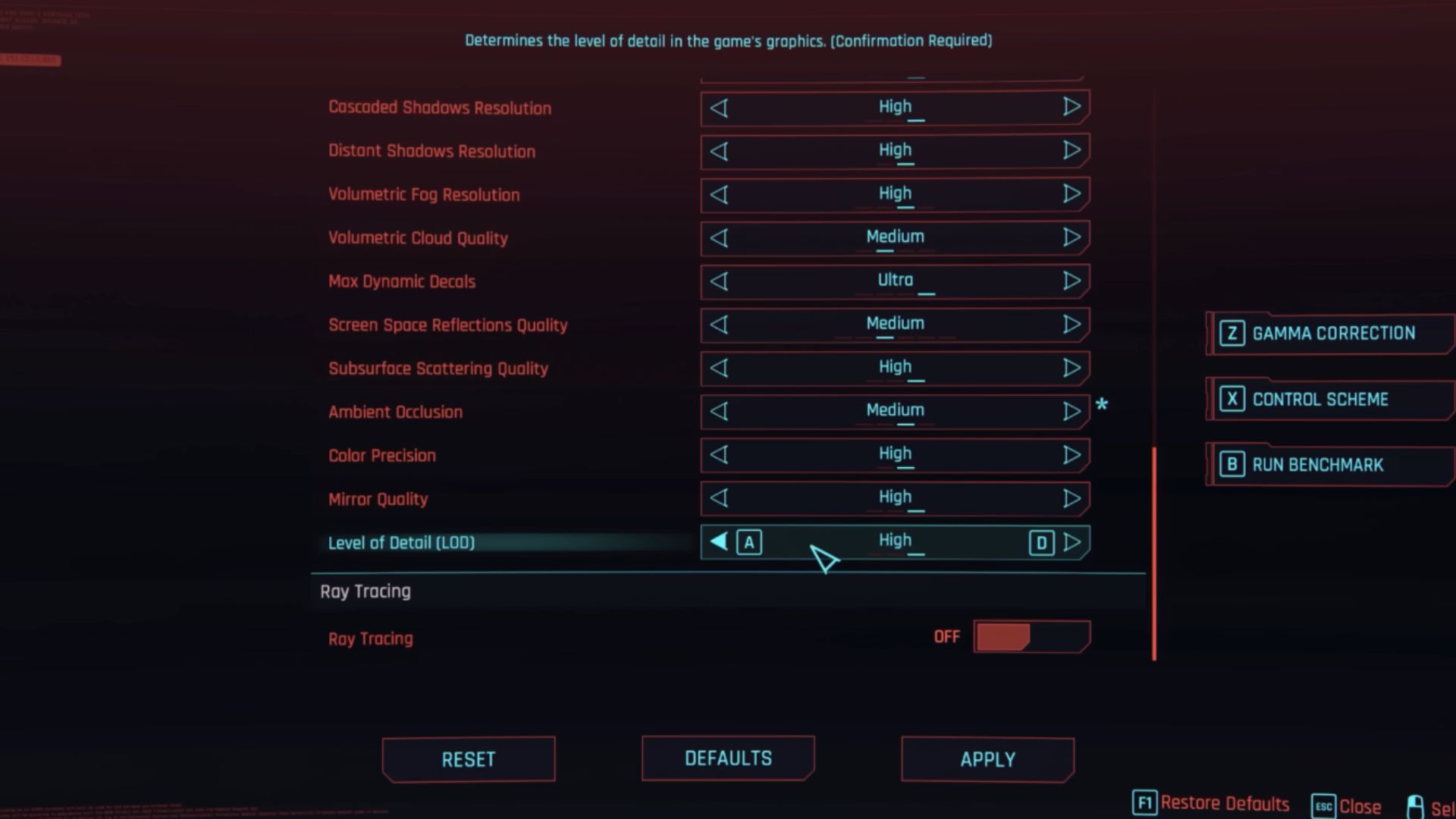This screenshot has height=819, width=1456.
Task: Increase Volumetric Cloud Quality with right arrow
Action: pyautogui.click(x=1072, y=237)
